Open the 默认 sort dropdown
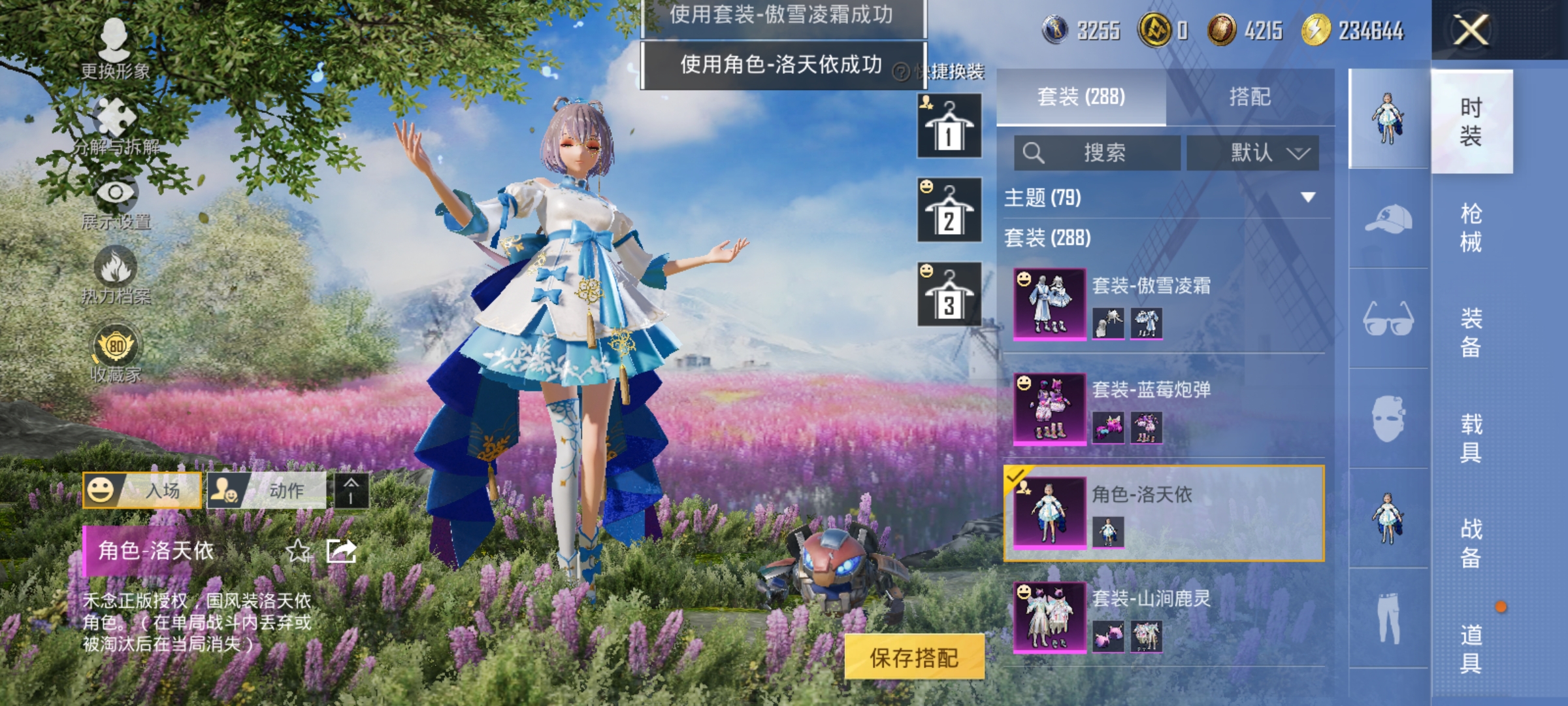1568x706 pixels. coord(1252,152)
